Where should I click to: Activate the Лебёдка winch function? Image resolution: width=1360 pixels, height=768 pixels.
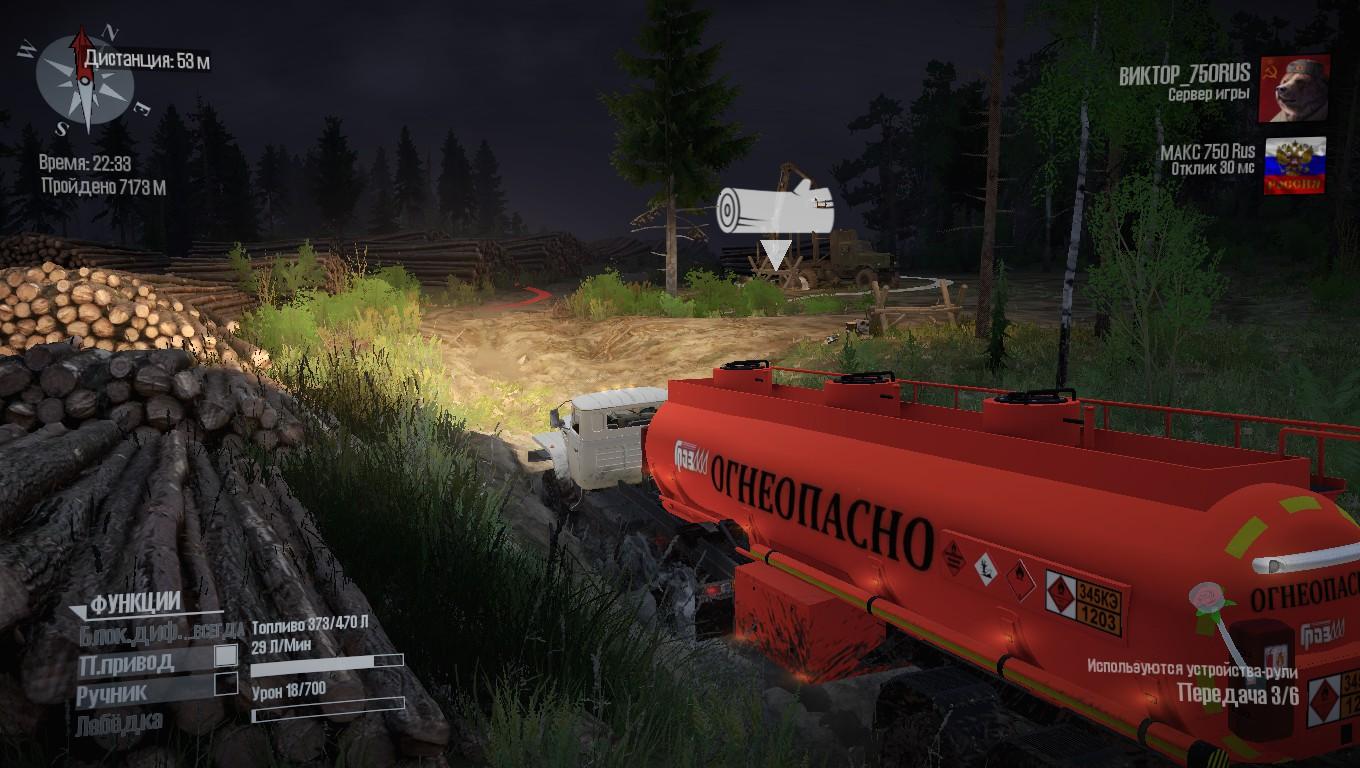119,721
